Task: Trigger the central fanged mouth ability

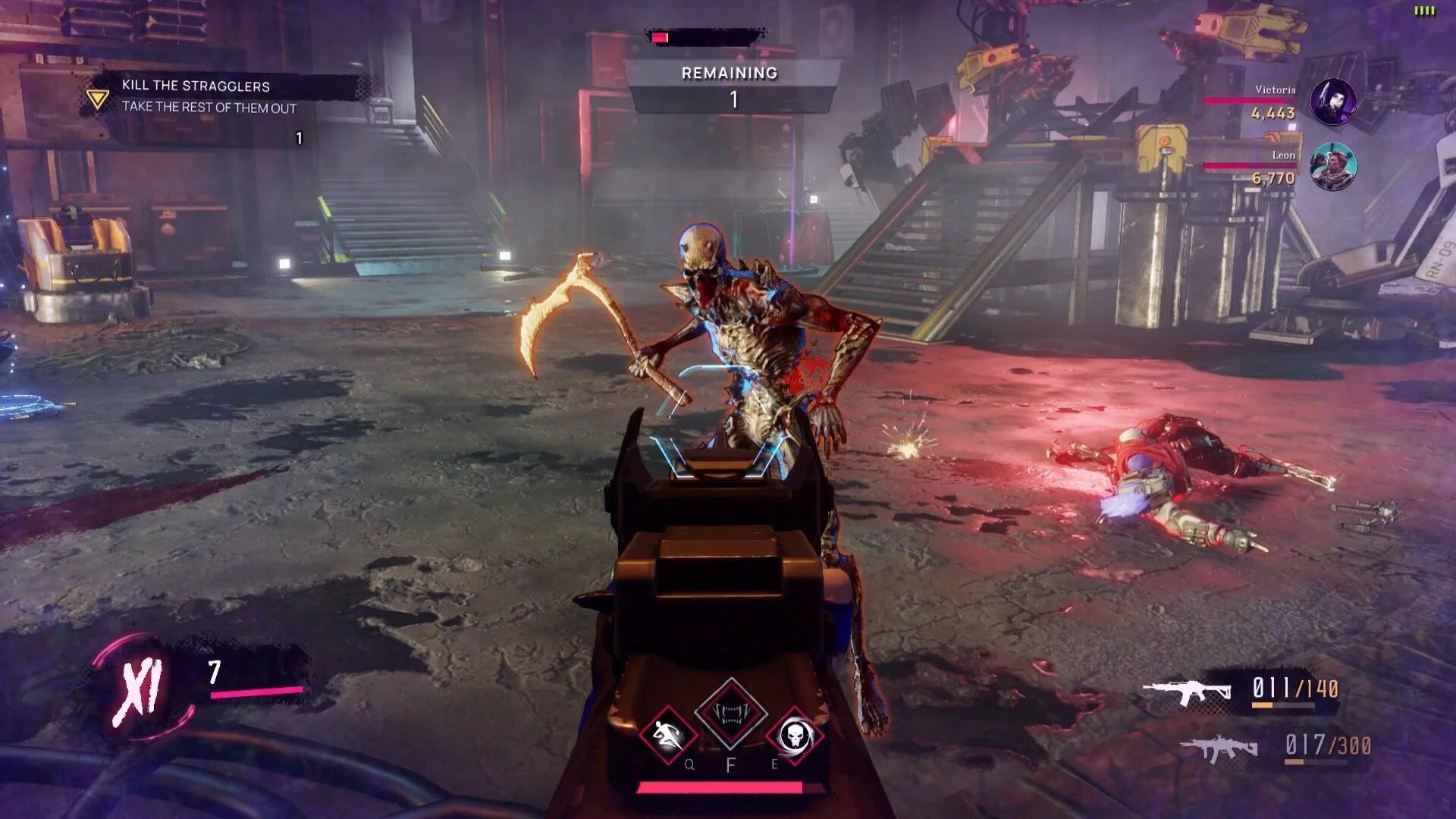Action: (x=731, y=713)
